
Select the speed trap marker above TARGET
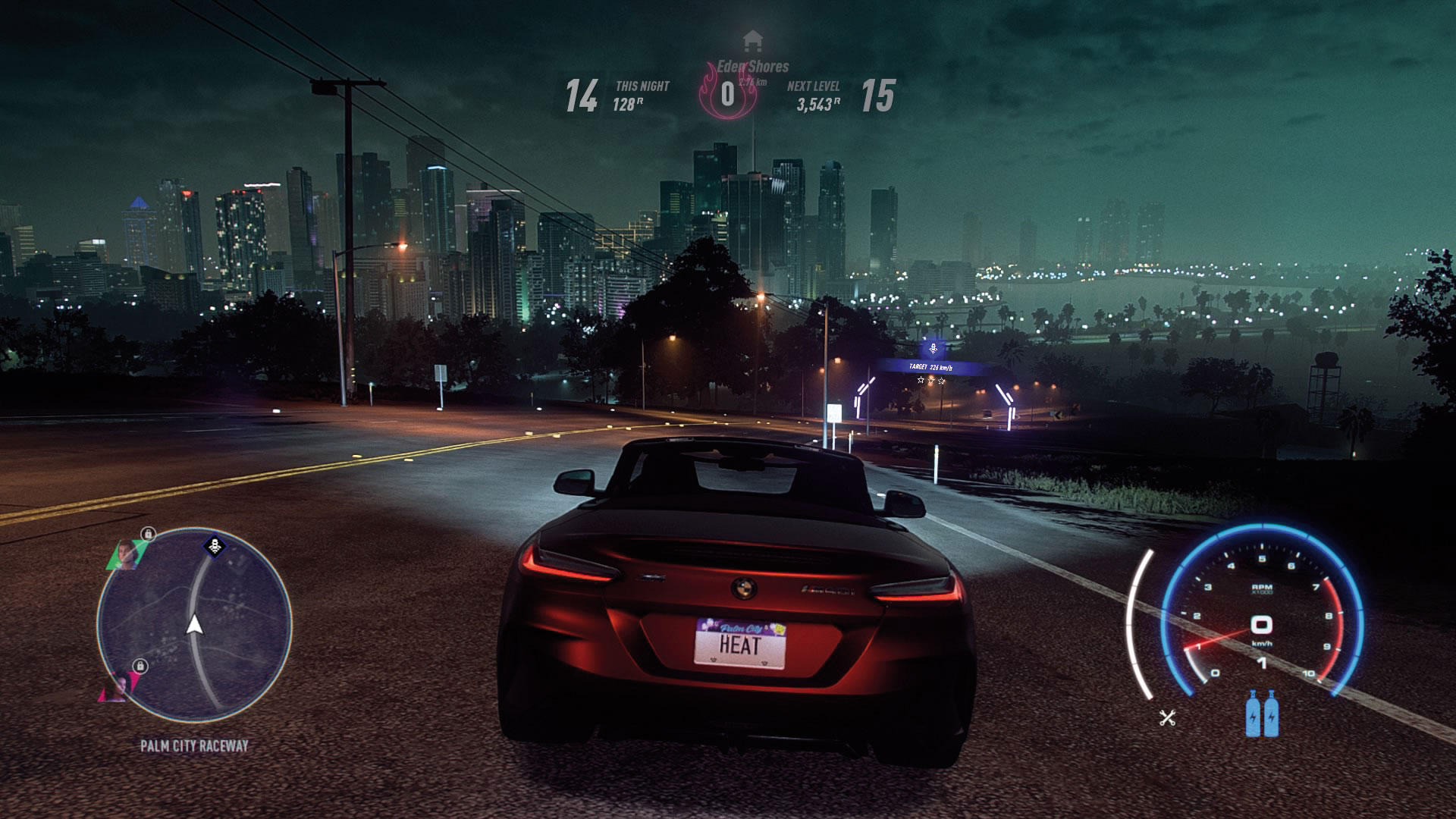pos(934,350)
